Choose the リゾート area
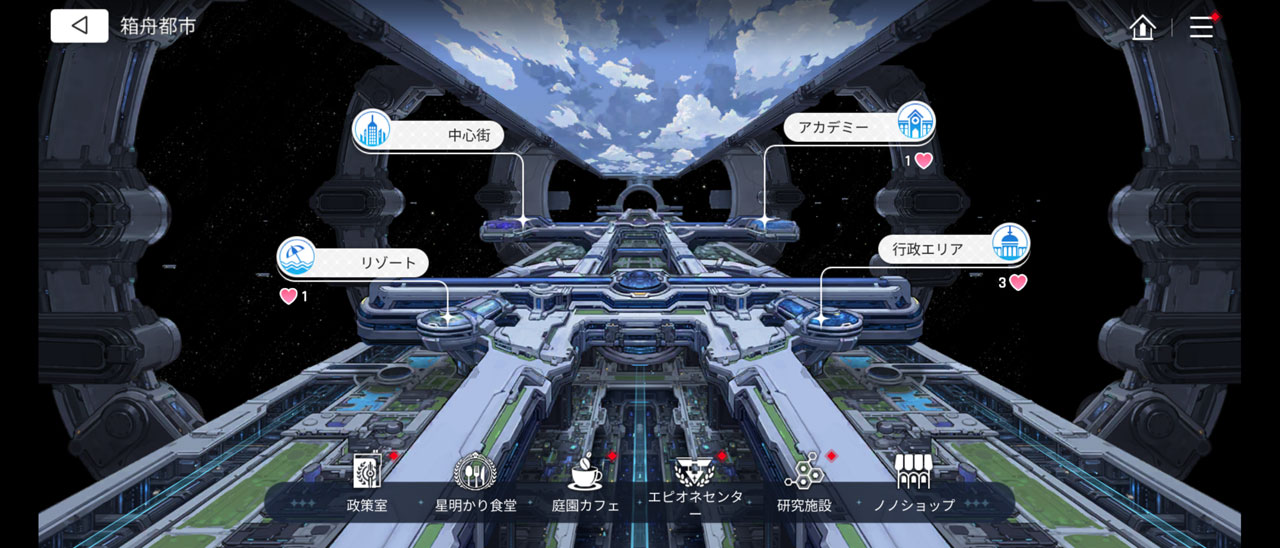The height and width of the screenshot is (548, 1280). coord(353,261)
